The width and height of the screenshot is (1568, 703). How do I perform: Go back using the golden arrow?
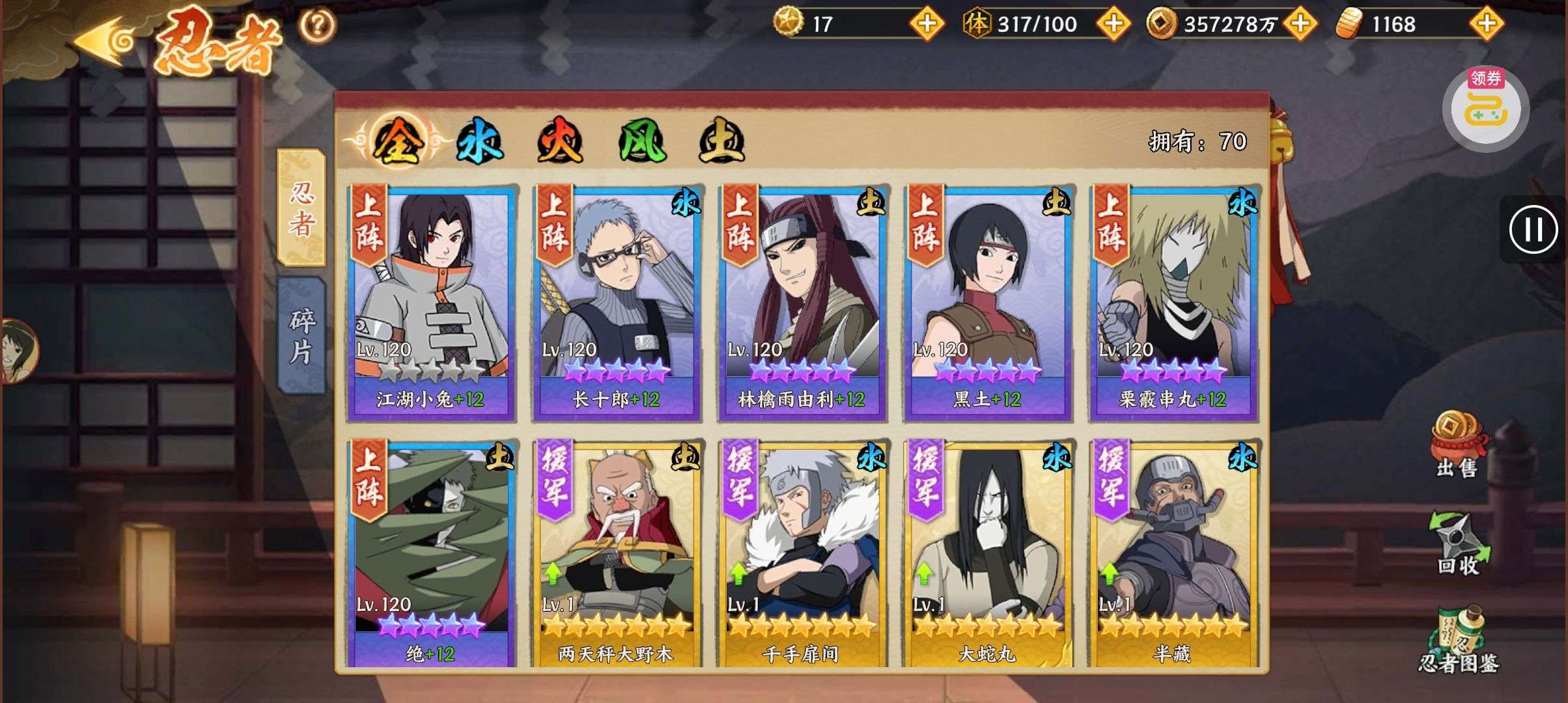pyautogui.click(x=104, y=41)
